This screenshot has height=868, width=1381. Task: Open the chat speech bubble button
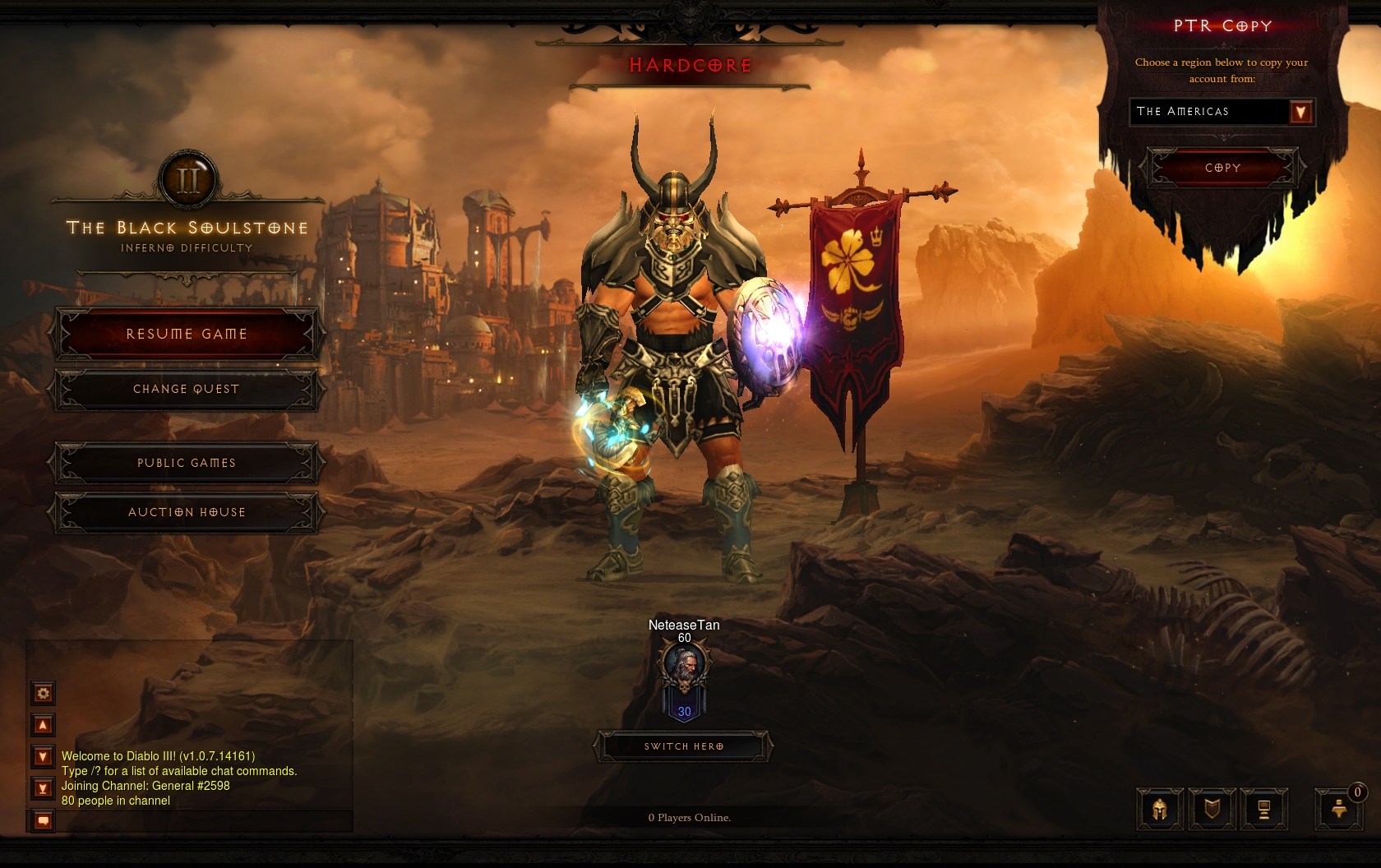click(44, 820)
